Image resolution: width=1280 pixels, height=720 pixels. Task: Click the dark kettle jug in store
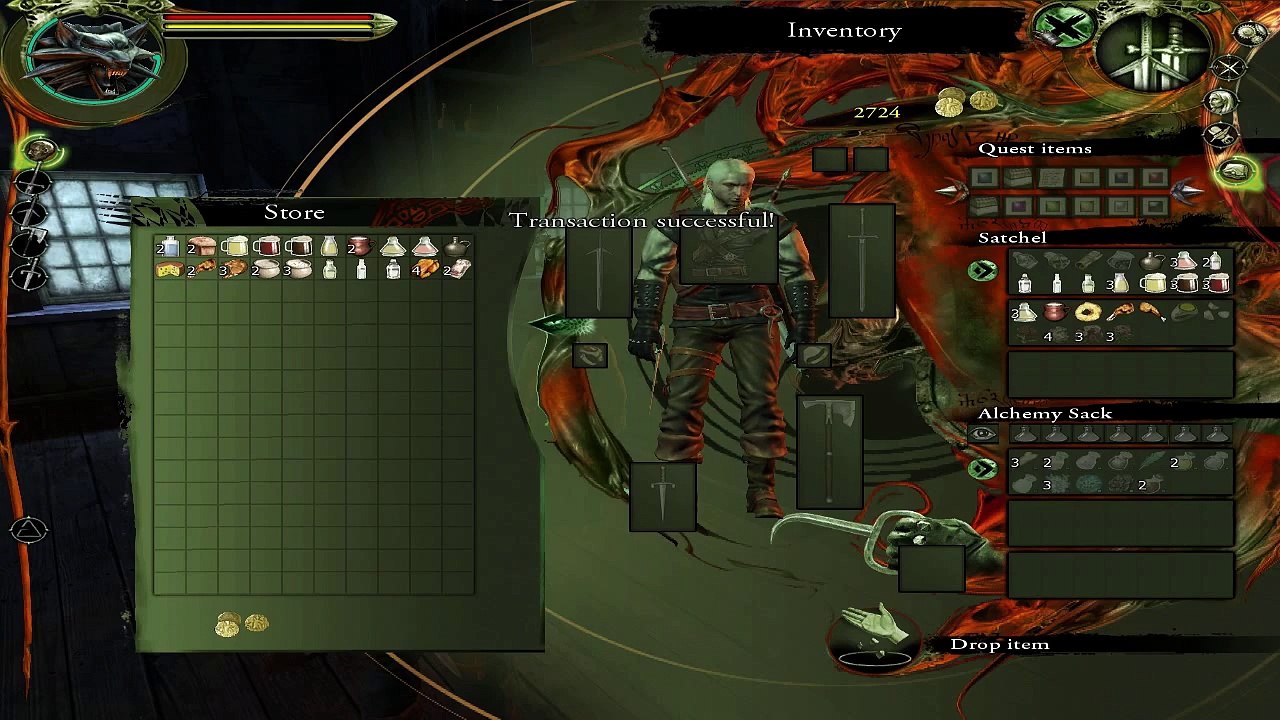[457, 246]
